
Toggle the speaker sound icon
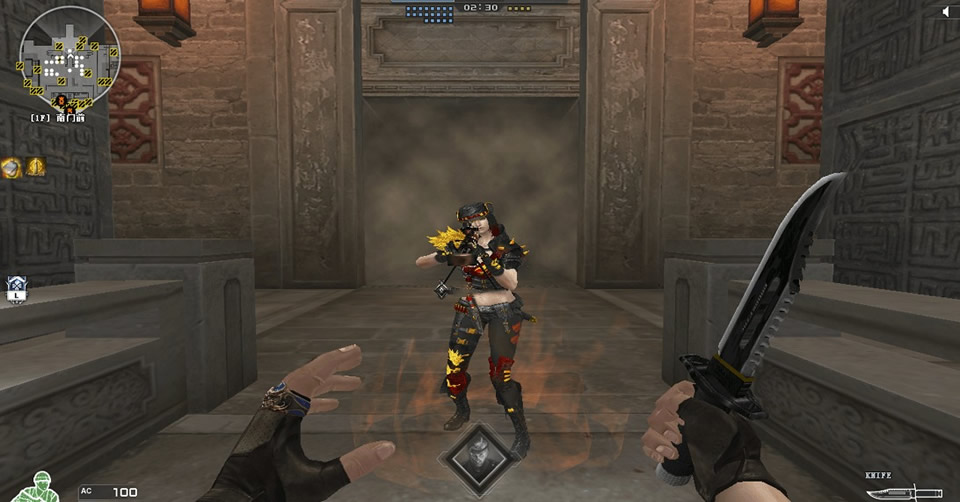coord(947,11)
